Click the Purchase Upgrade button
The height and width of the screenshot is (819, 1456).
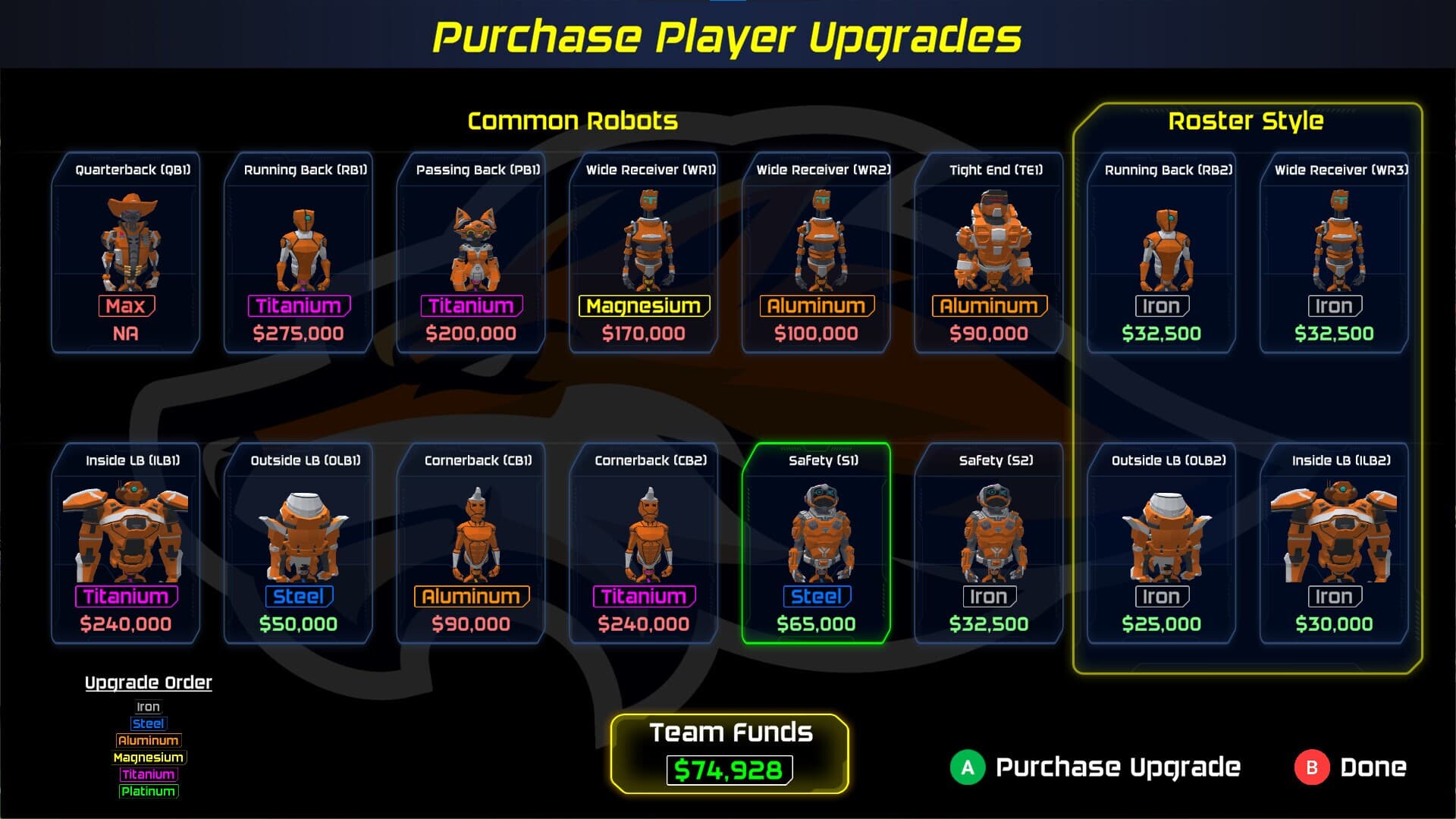pyautogui.click(x=1096, y=767)
